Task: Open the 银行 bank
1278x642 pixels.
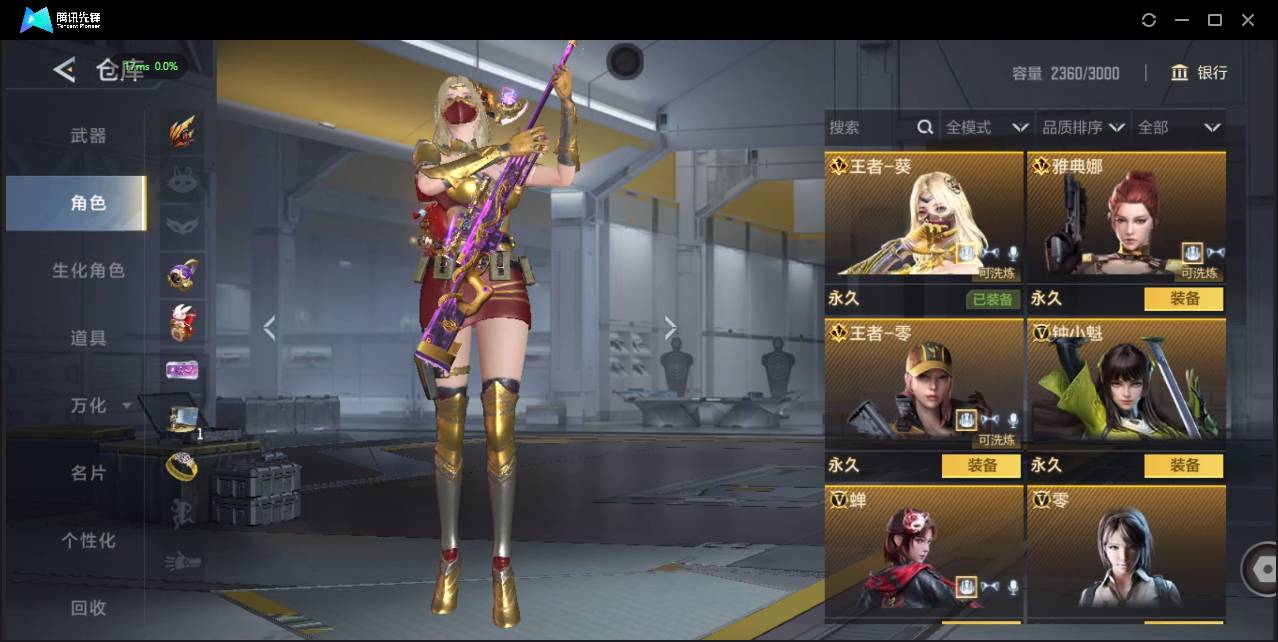Action: pos(1199,73)
